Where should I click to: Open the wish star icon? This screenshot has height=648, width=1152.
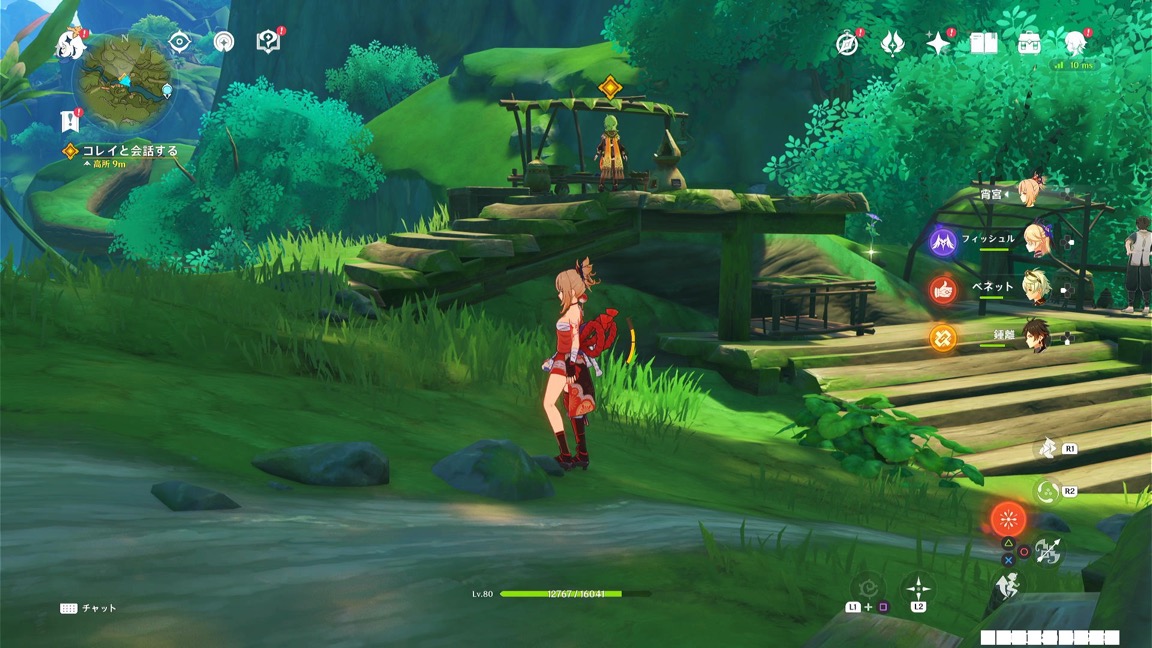pyautogui.click(x=938, y=43)
